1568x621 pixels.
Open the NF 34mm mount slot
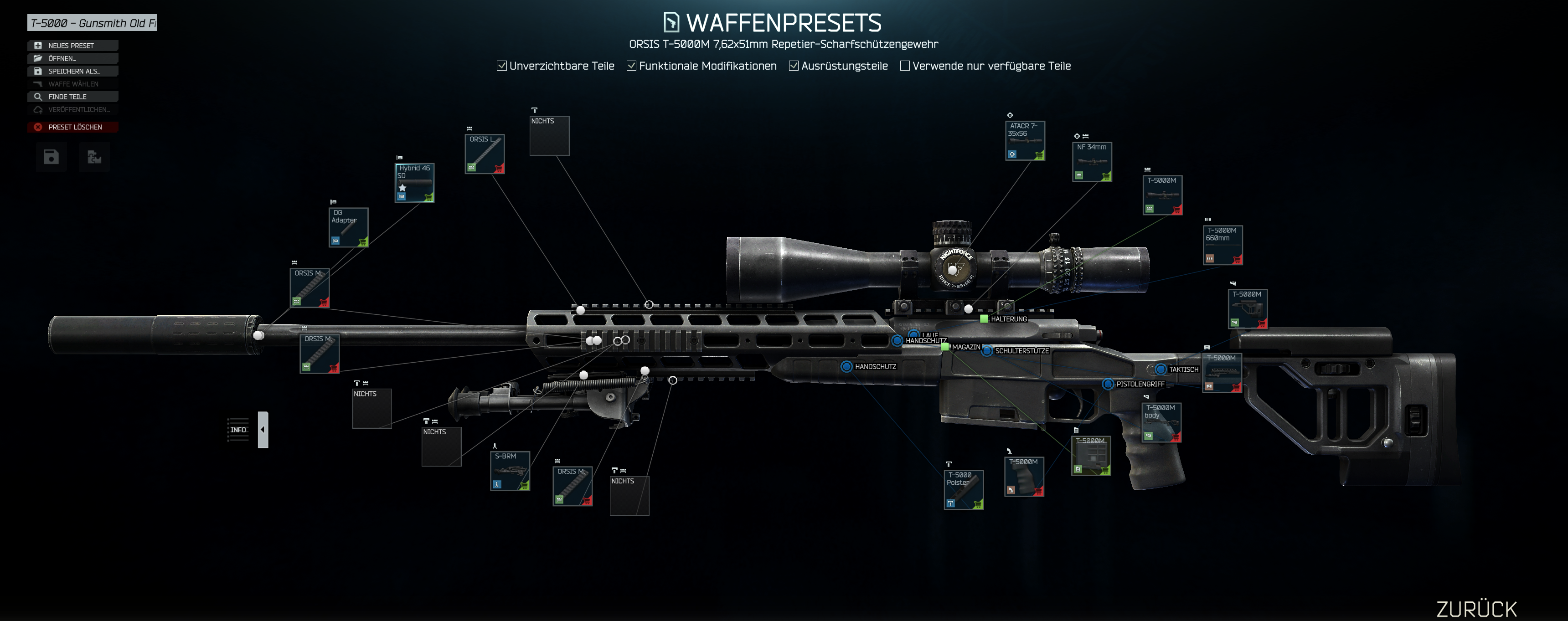pyautogui.click(x=1092, y=162)
